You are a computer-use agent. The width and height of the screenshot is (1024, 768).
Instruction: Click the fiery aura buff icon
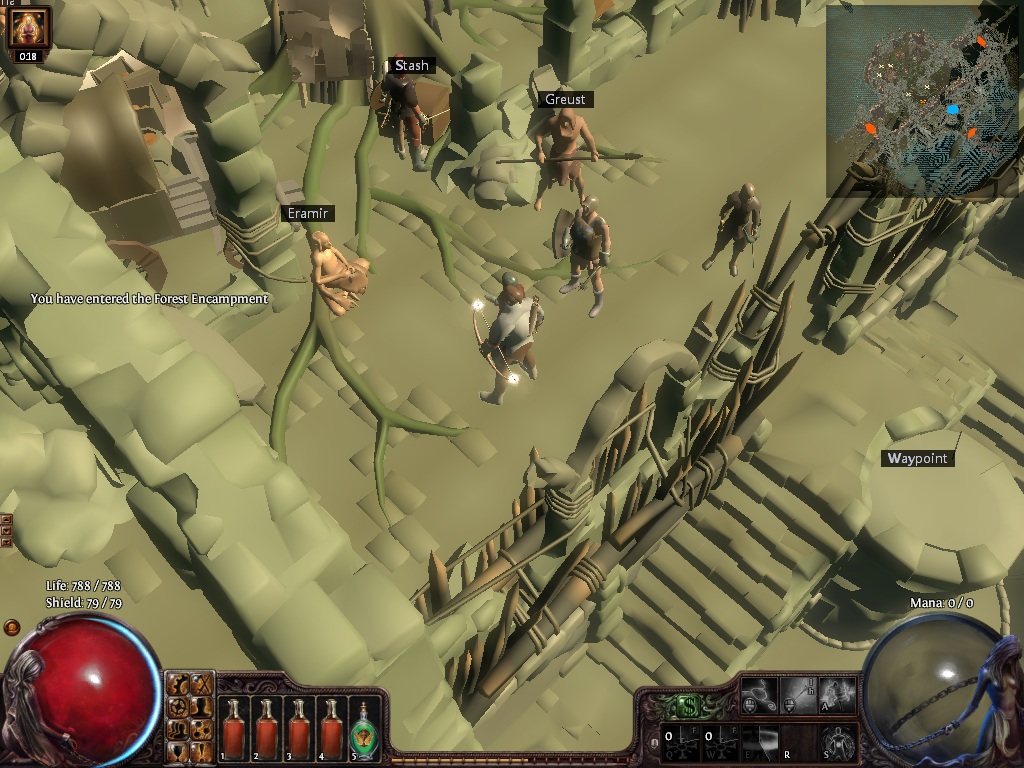pyautogui.click(x=27, y=27)
